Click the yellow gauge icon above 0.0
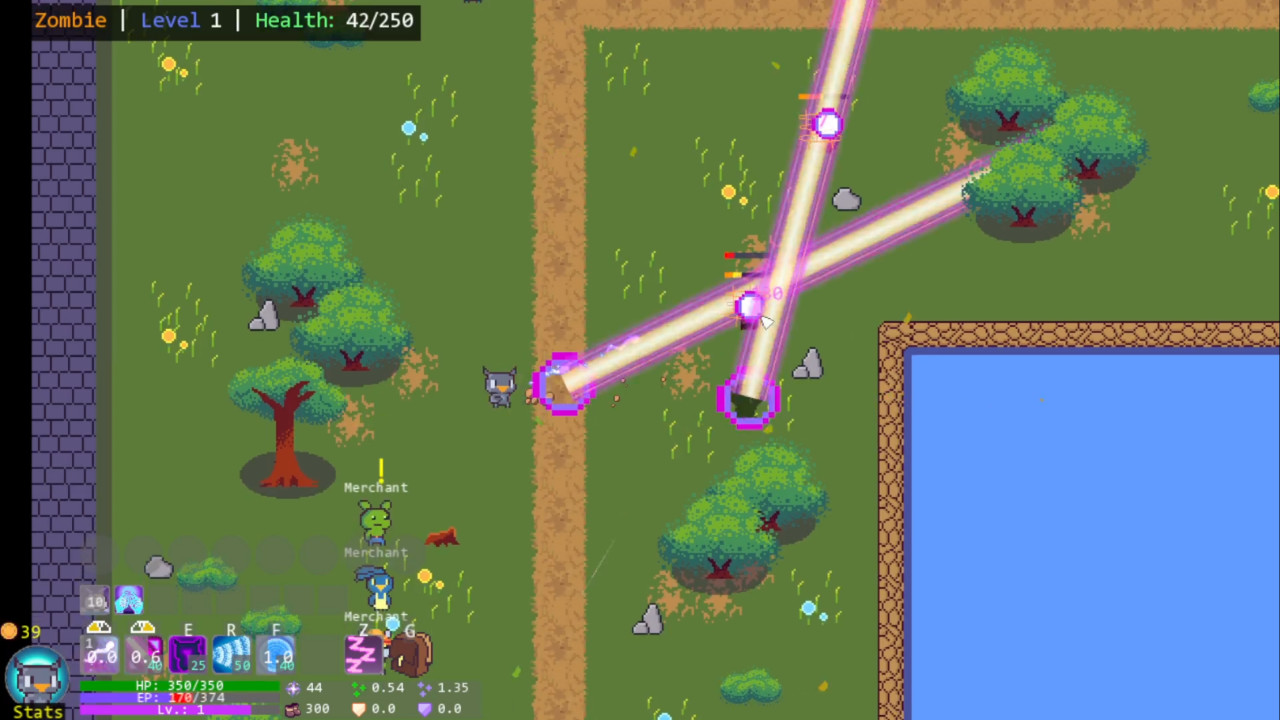 pos(99,627)
